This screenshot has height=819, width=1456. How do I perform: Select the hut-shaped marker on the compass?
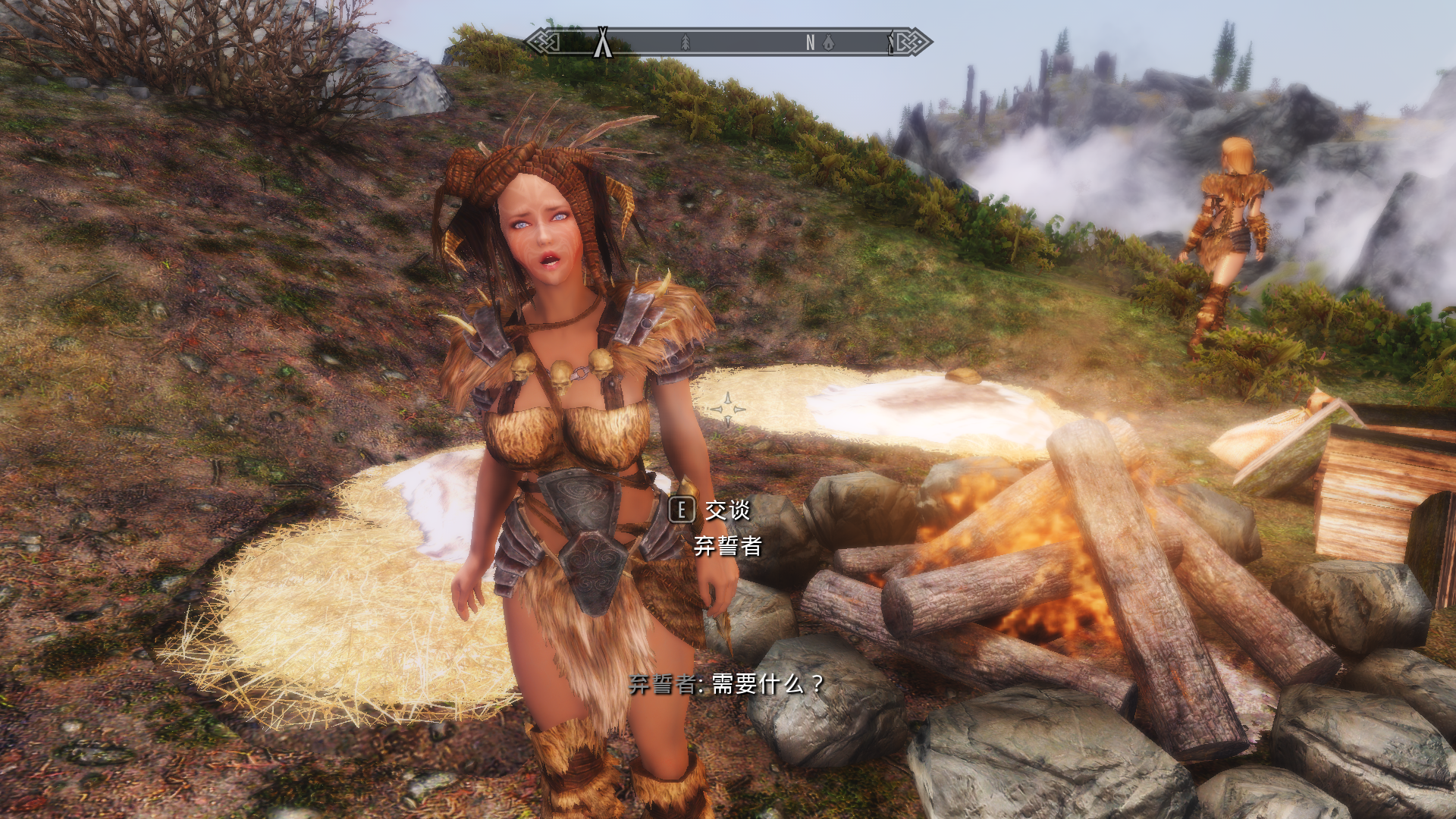828,43
